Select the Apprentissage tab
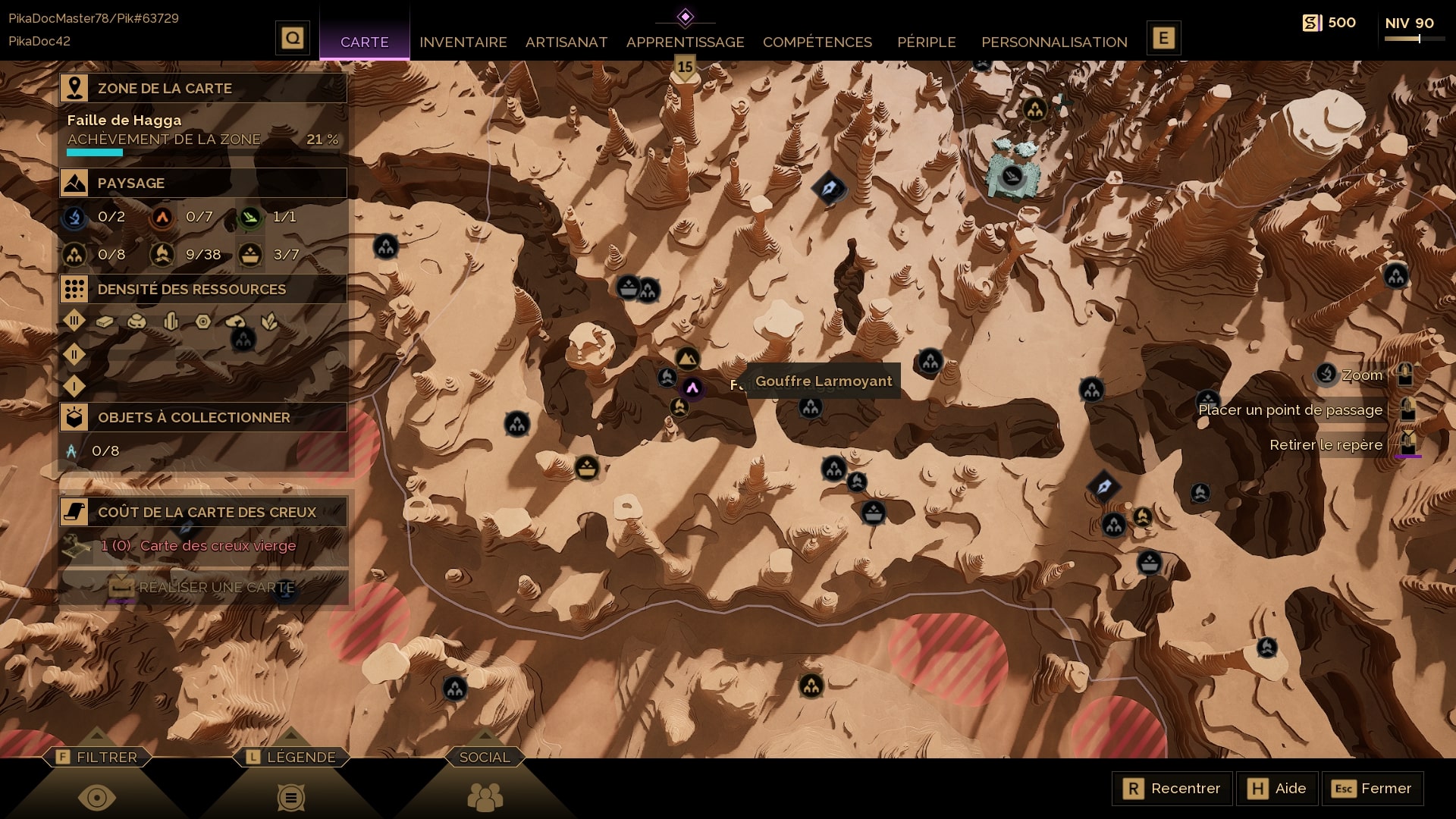The image size is (1456, 819). click(685, 42)
